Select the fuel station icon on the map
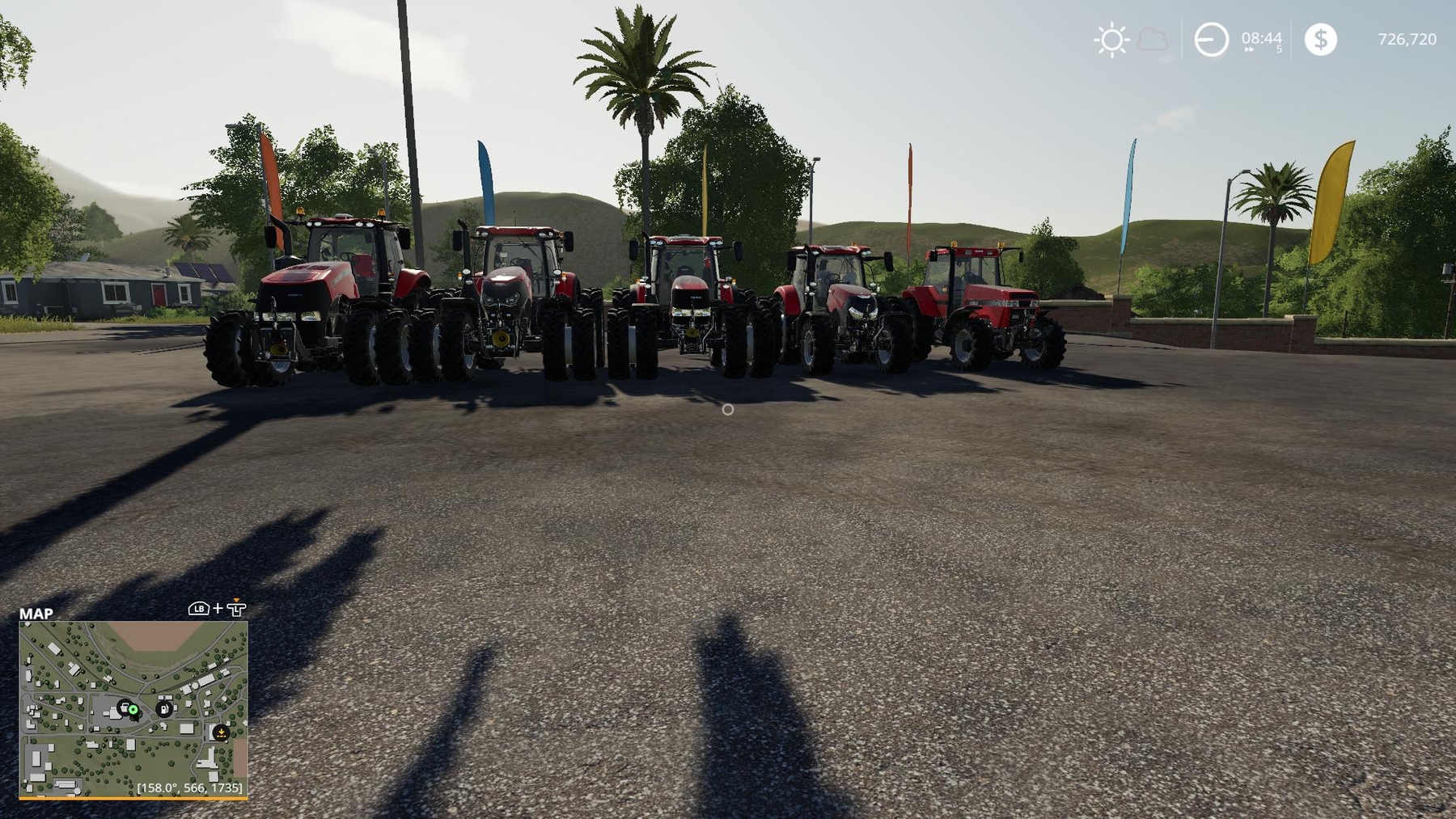 point(164,709)
